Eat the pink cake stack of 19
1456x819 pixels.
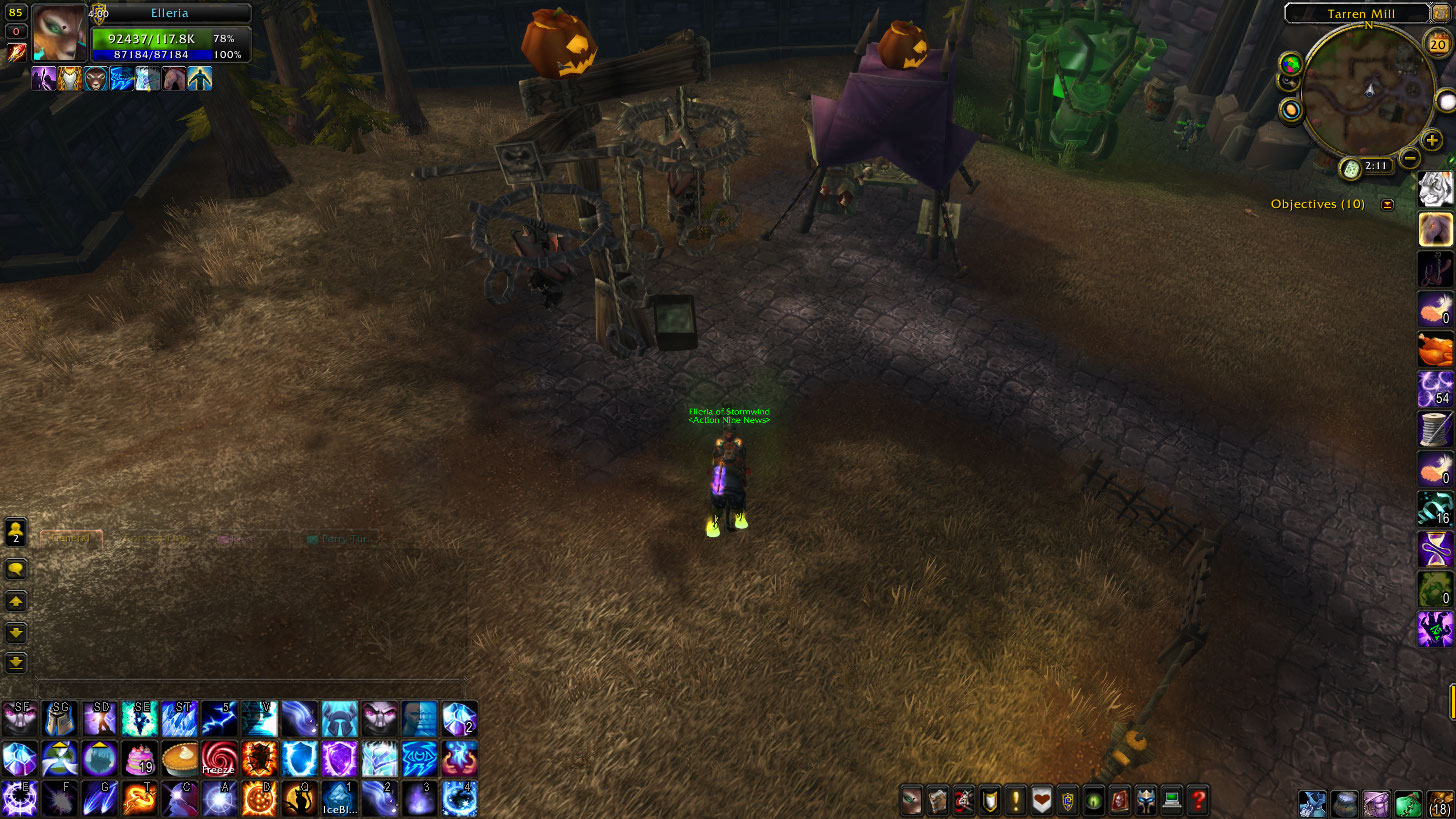coord(139,759)
